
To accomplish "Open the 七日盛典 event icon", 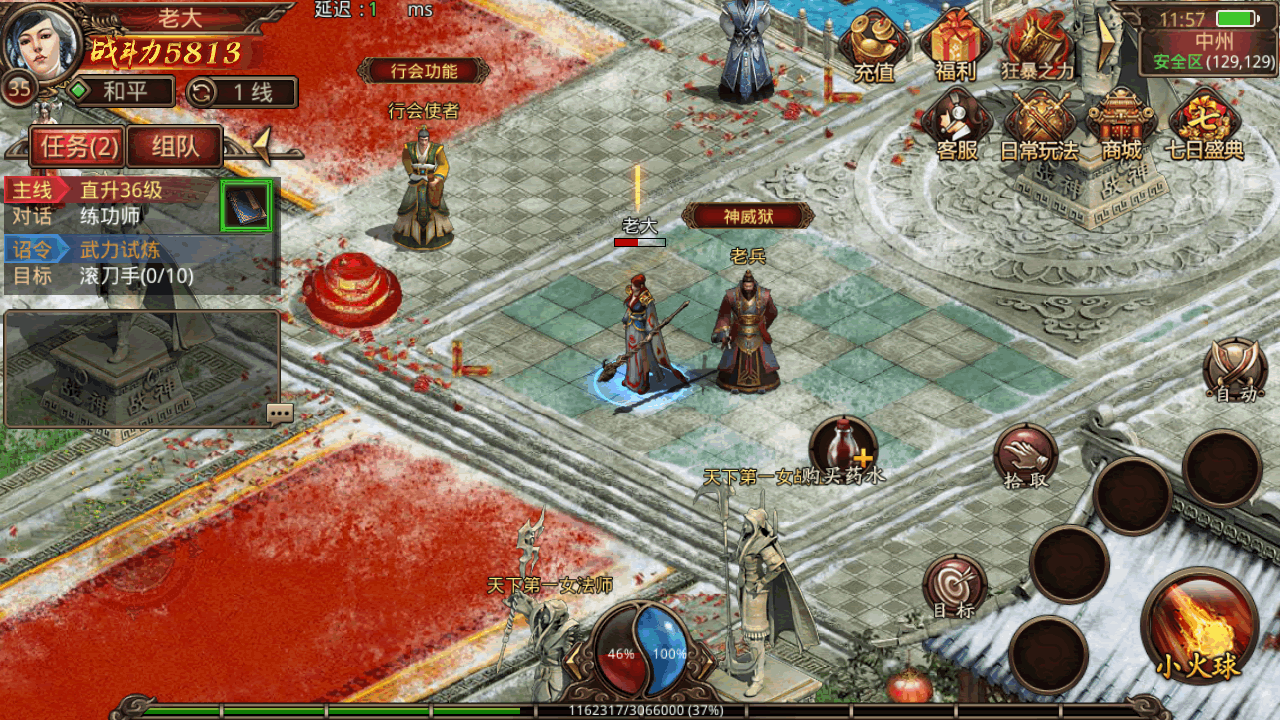I will (x=1204, y=124).
